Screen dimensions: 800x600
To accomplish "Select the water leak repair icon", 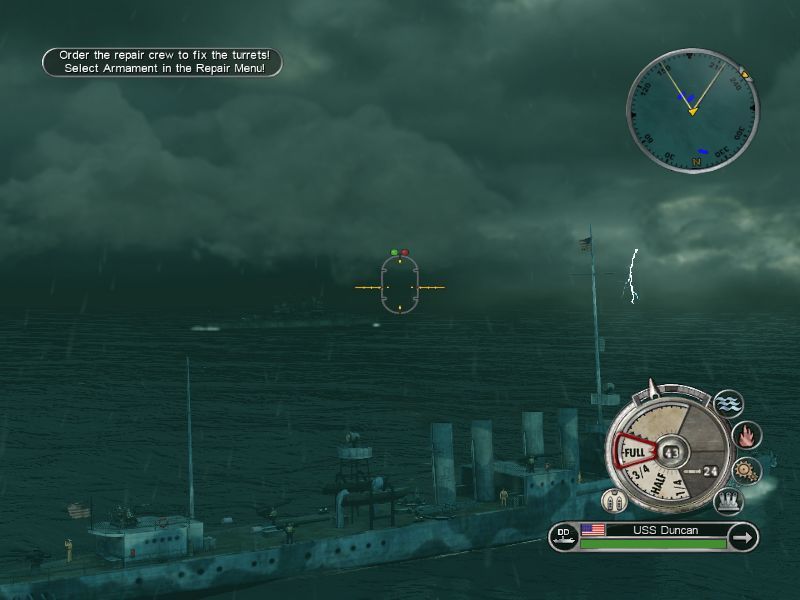I will point(729,405).
